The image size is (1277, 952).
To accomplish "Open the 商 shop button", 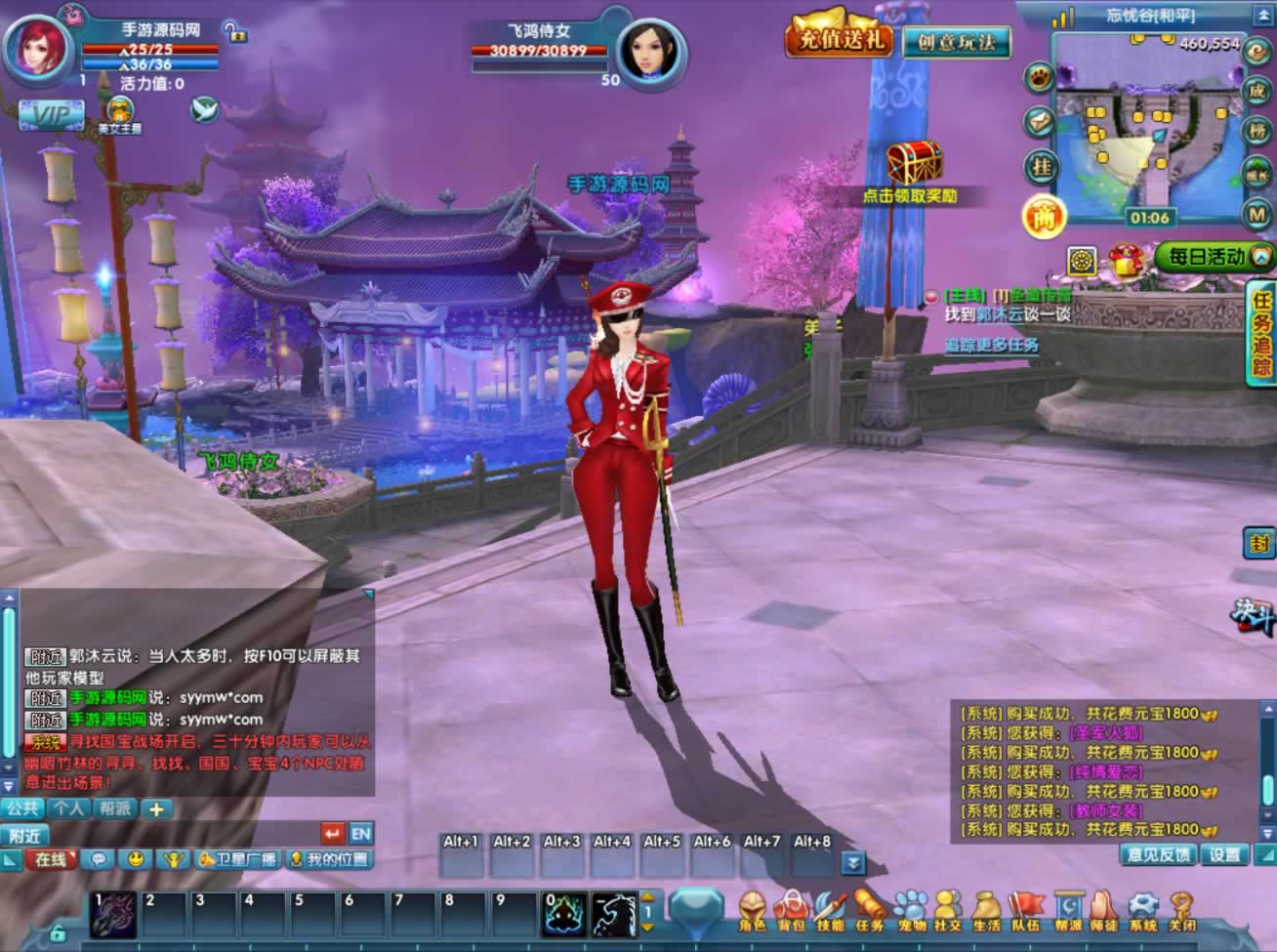I will 1043,217.
